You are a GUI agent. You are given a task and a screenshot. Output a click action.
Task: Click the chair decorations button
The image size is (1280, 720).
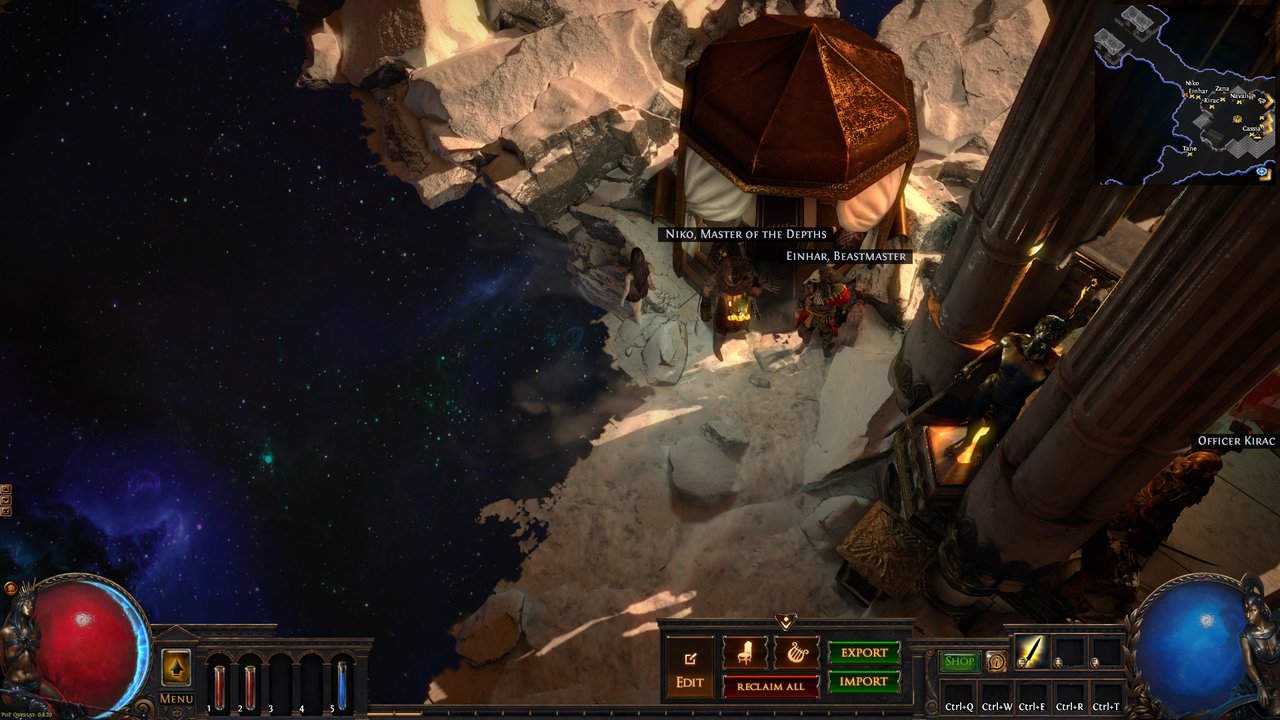coord(745,653)
